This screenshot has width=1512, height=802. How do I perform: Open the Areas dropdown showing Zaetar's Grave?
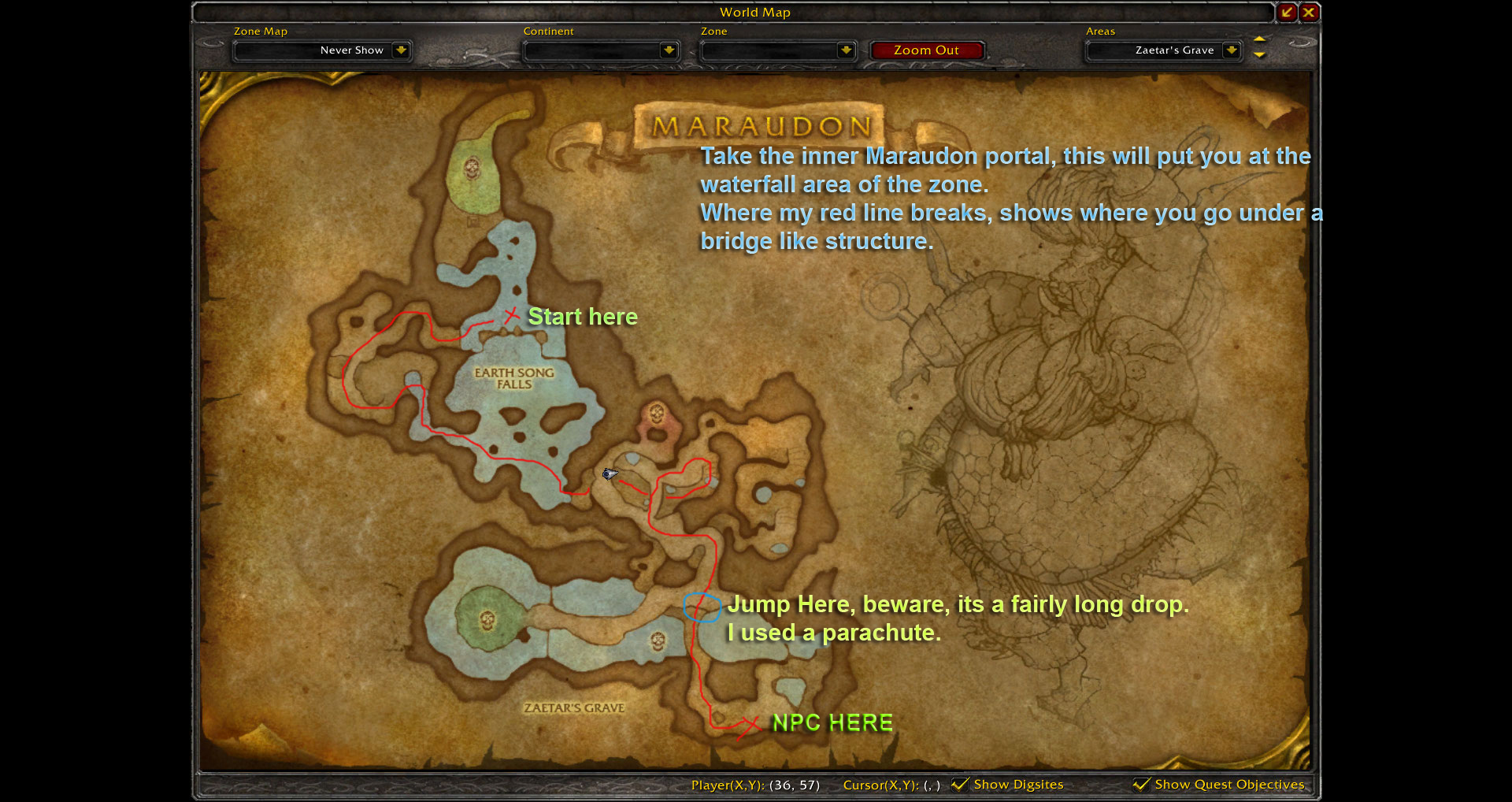[x=1232, y=50]
